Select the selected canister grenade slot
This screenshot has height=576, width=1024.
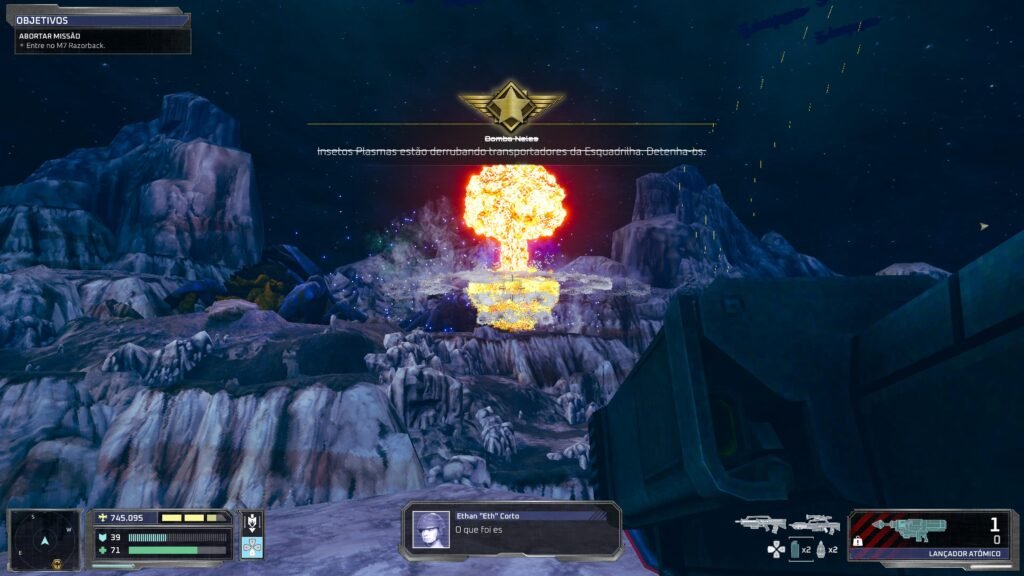click(795, 549)
